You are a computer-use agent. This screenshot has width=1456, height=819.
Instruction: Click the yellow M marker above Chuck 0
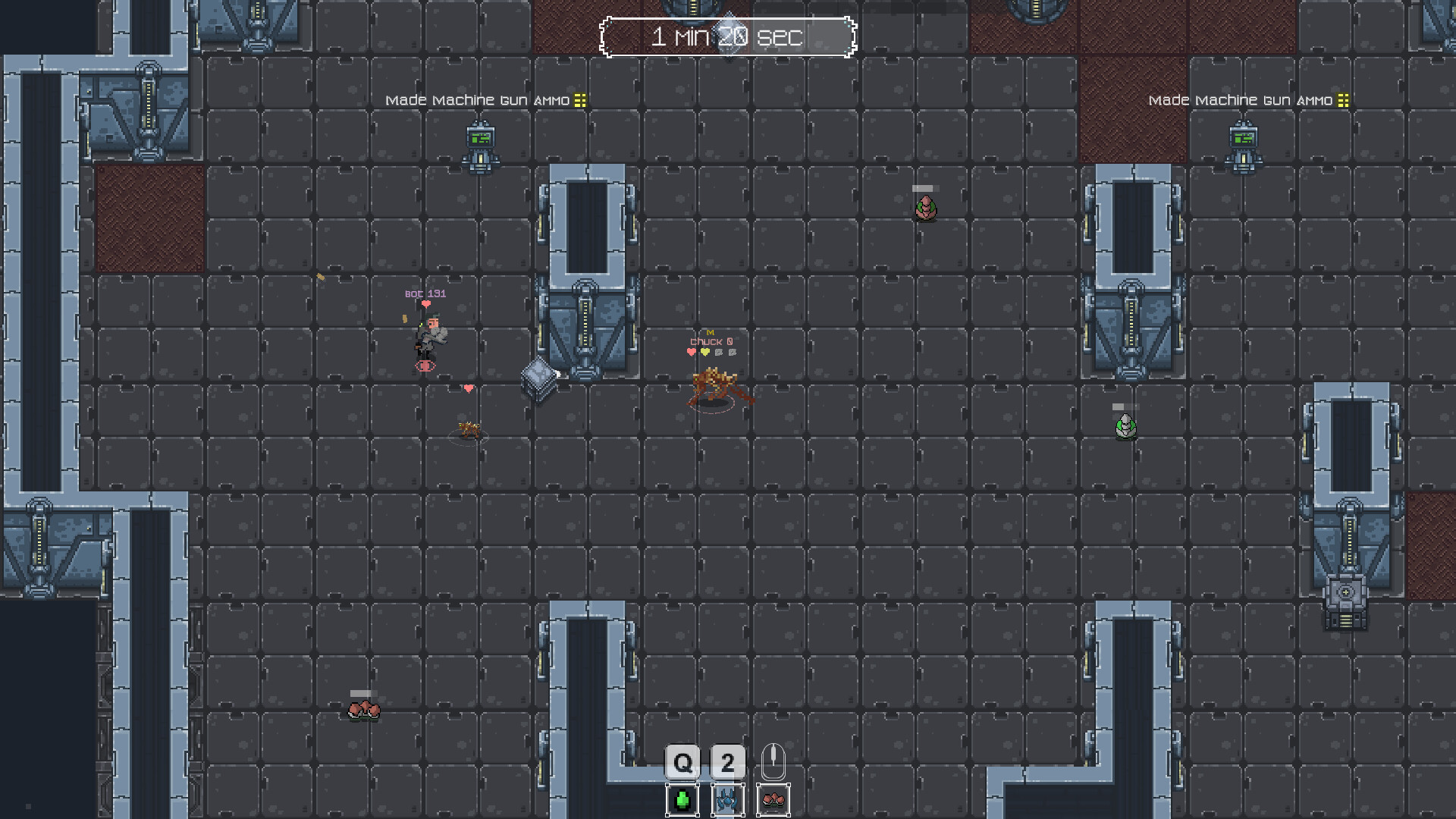(711, 332)
